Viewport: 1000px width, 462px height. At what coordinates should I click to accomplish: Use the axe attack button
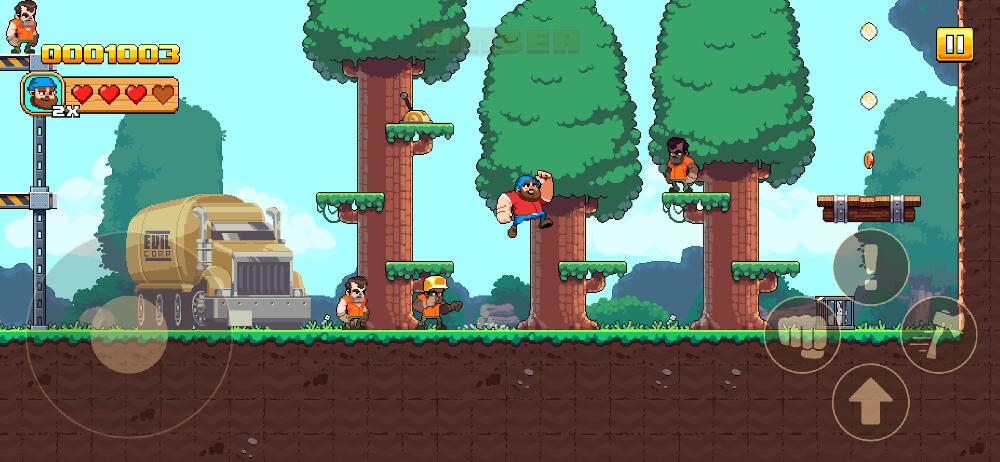click(x=938, y=335)
